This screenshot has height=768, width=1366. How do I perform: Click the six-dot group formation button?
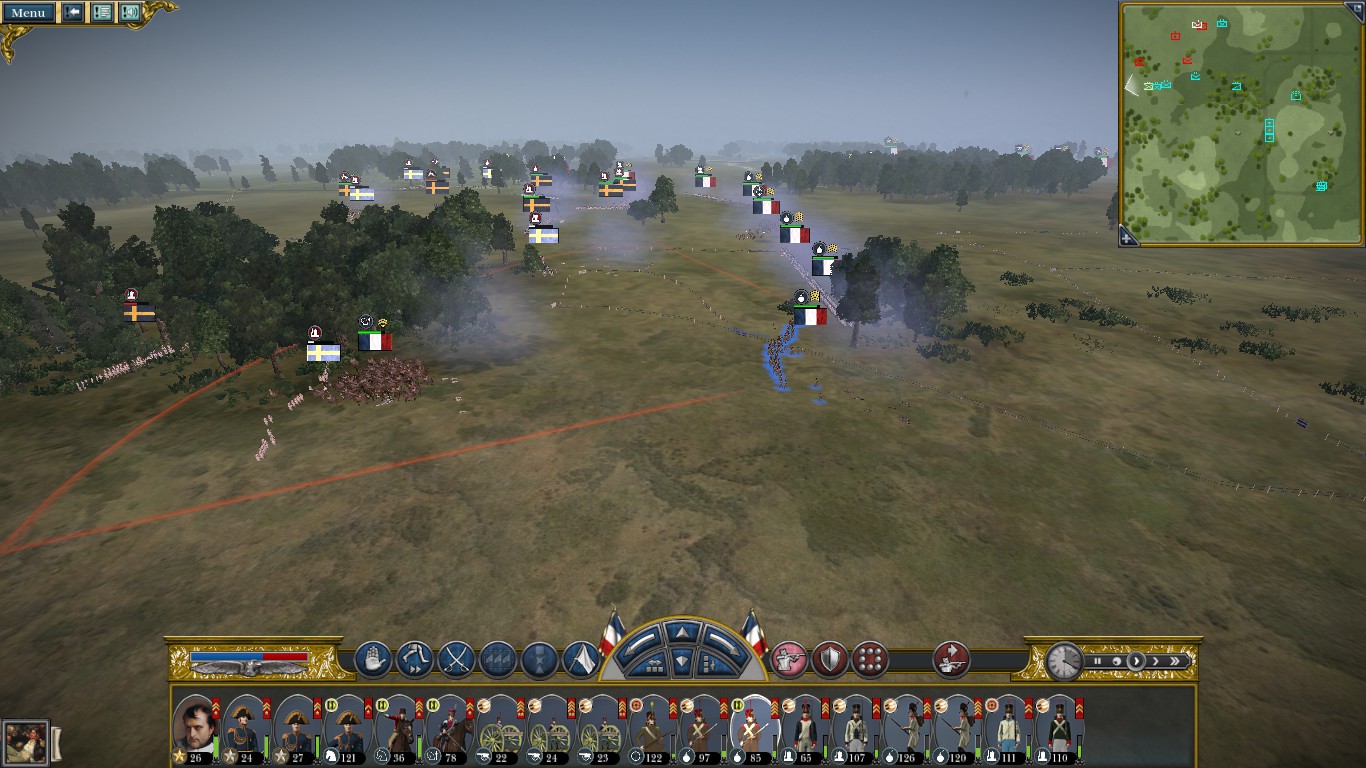870,660
